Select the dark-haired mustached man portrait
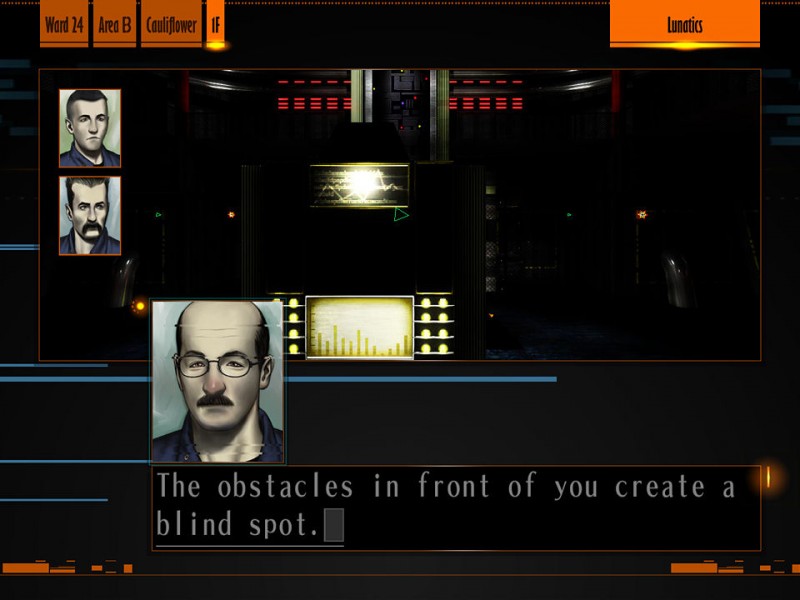This screenshot has width=800, height=600. tap(90, 215)
